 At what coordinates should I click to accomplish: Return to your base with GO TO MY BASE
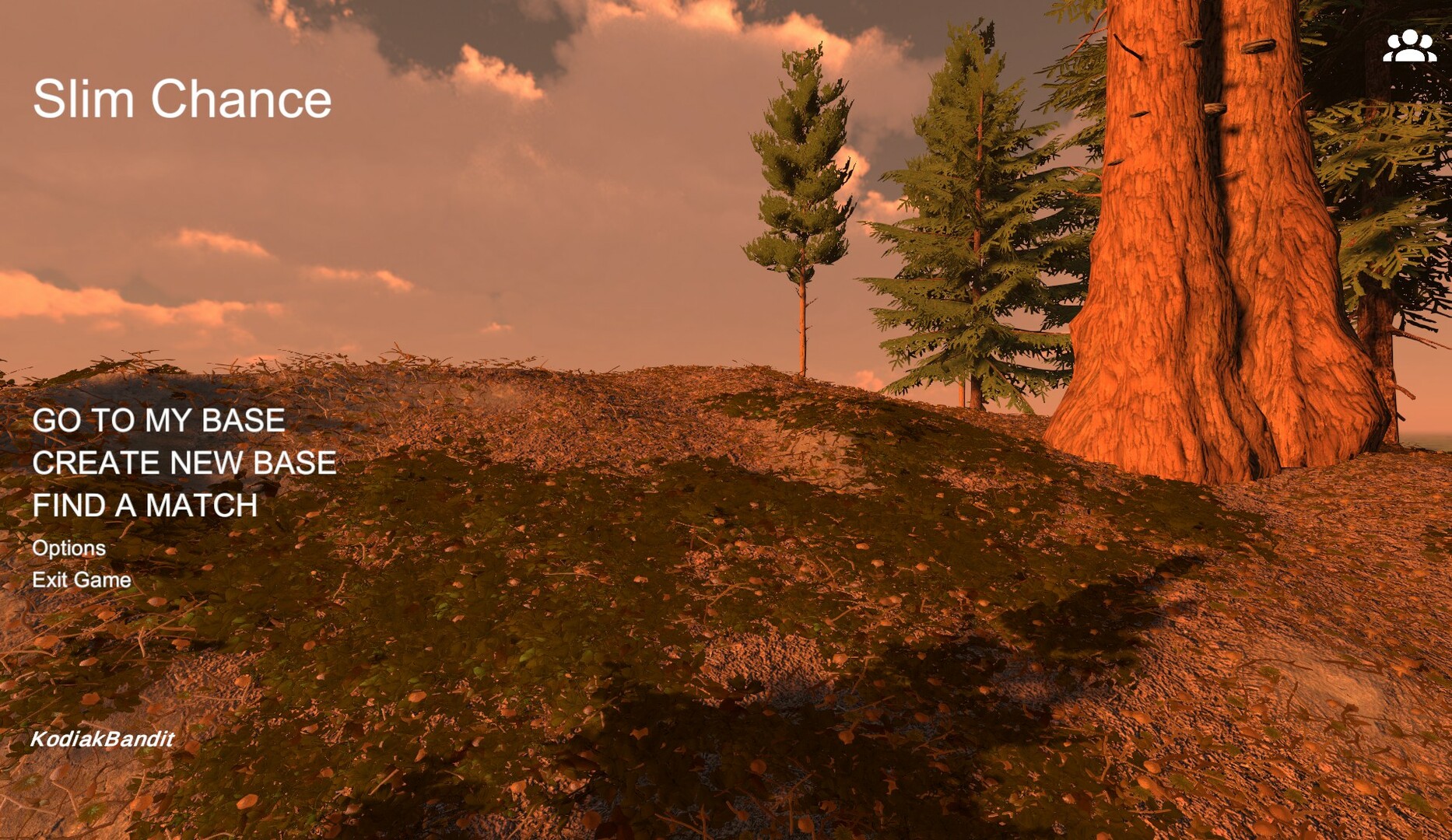[159, 421]
